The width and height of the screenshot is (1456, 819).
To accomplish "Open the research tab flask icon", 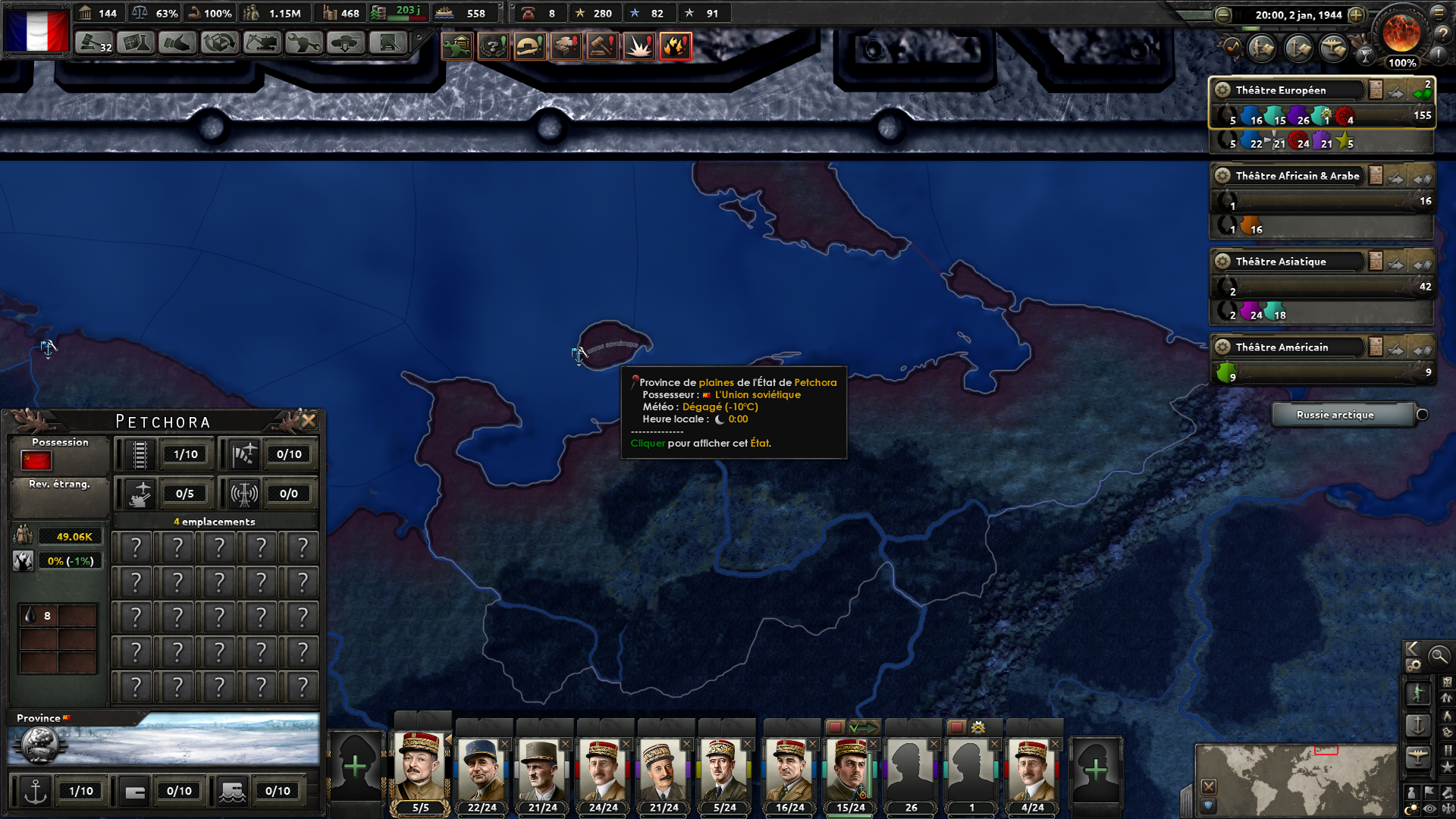I will click(136, 42).
